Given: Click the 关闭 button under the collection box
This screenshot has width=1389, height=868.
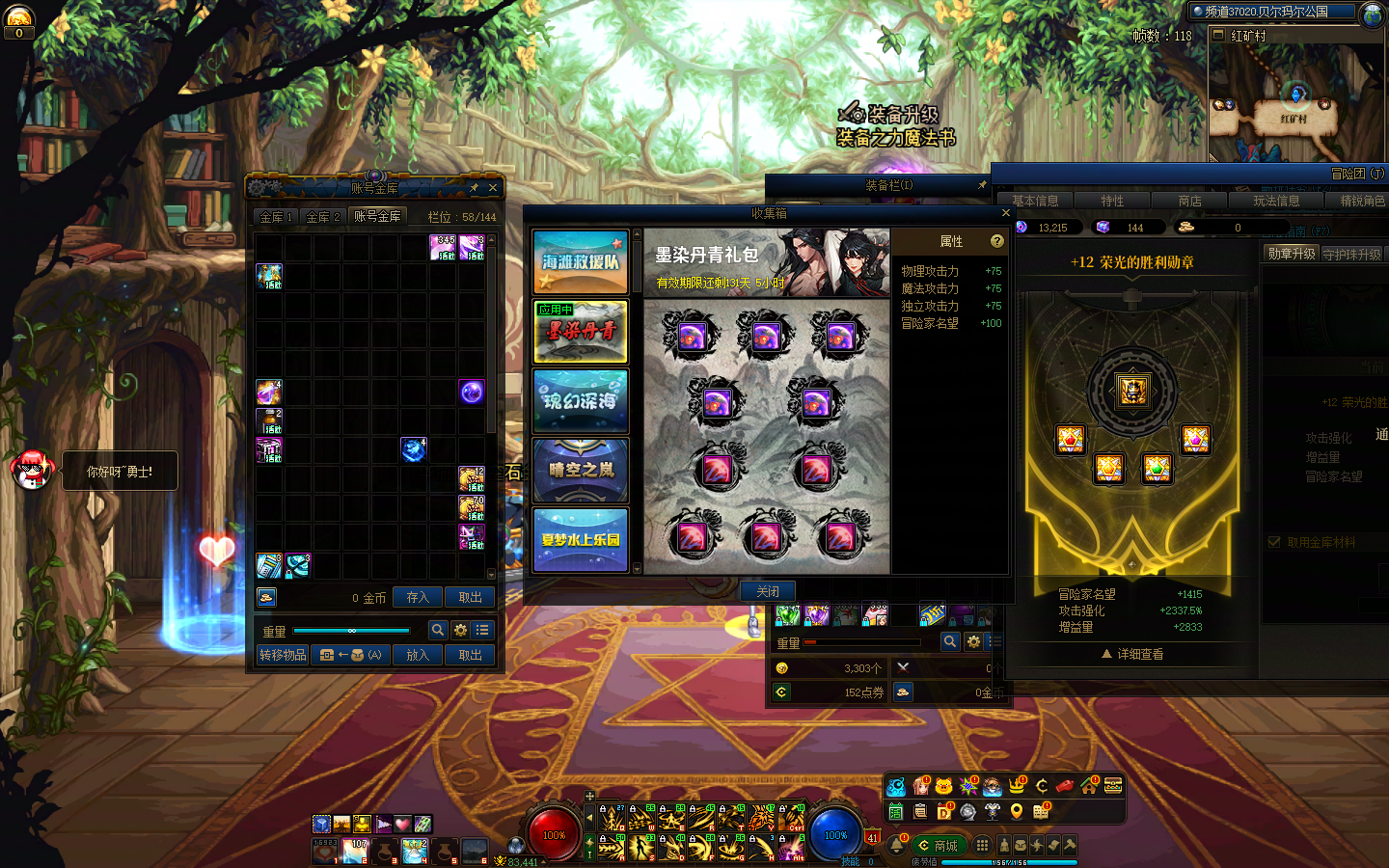Looking at the screenshot, I should point(768,591).
